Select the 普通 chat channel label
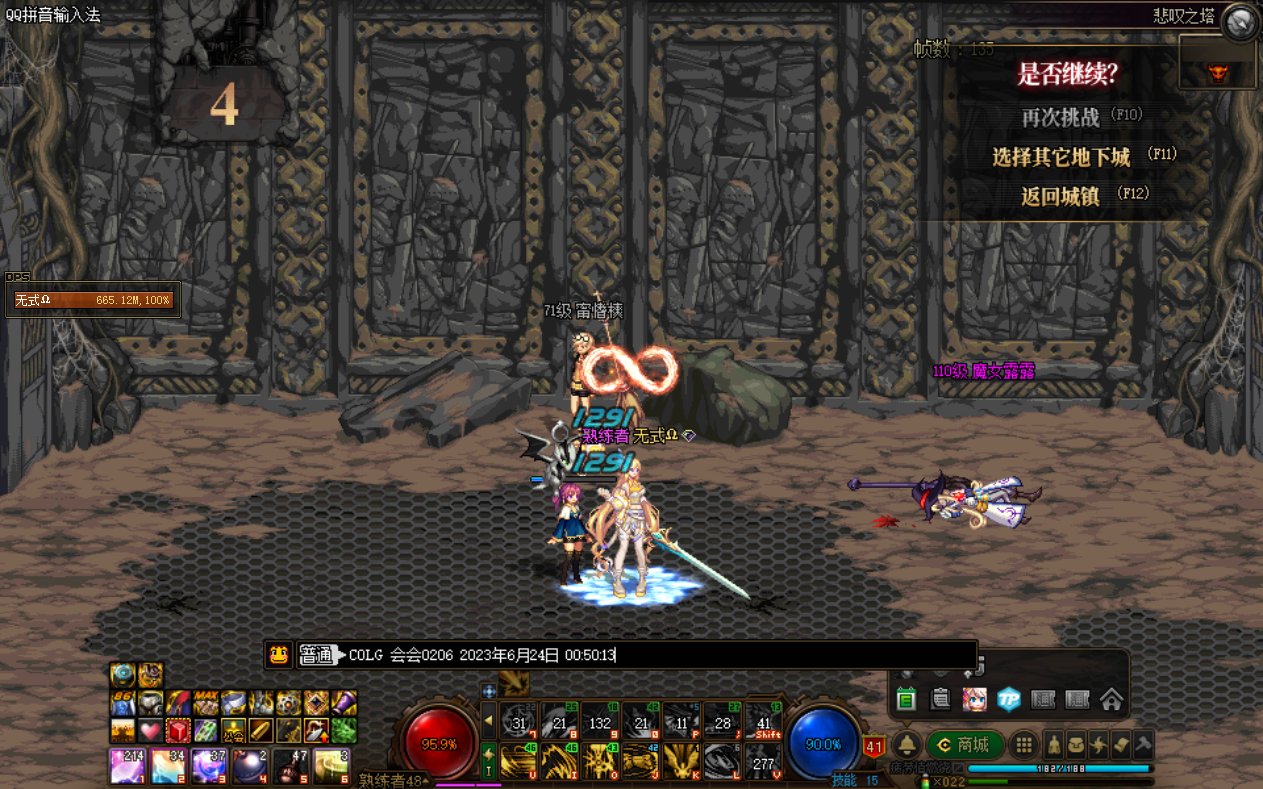This screenshot has height=789, width=1263. point(317,656)
